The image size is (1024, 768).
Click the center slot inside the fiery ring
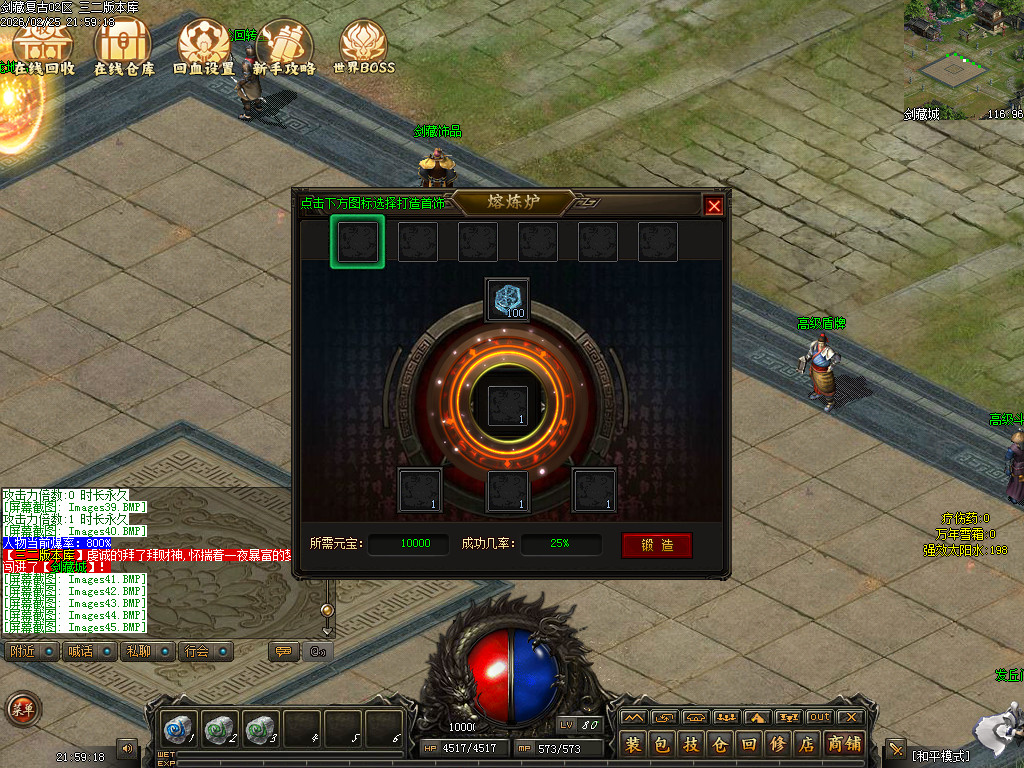coord(507,406)
